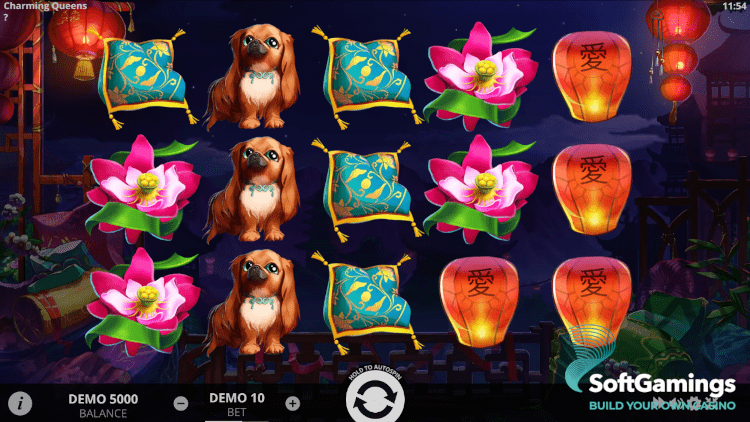Image resolution: width=750 pixels, height=422 pixels.
Task: Open the game info panel
Action: point(20,404)
